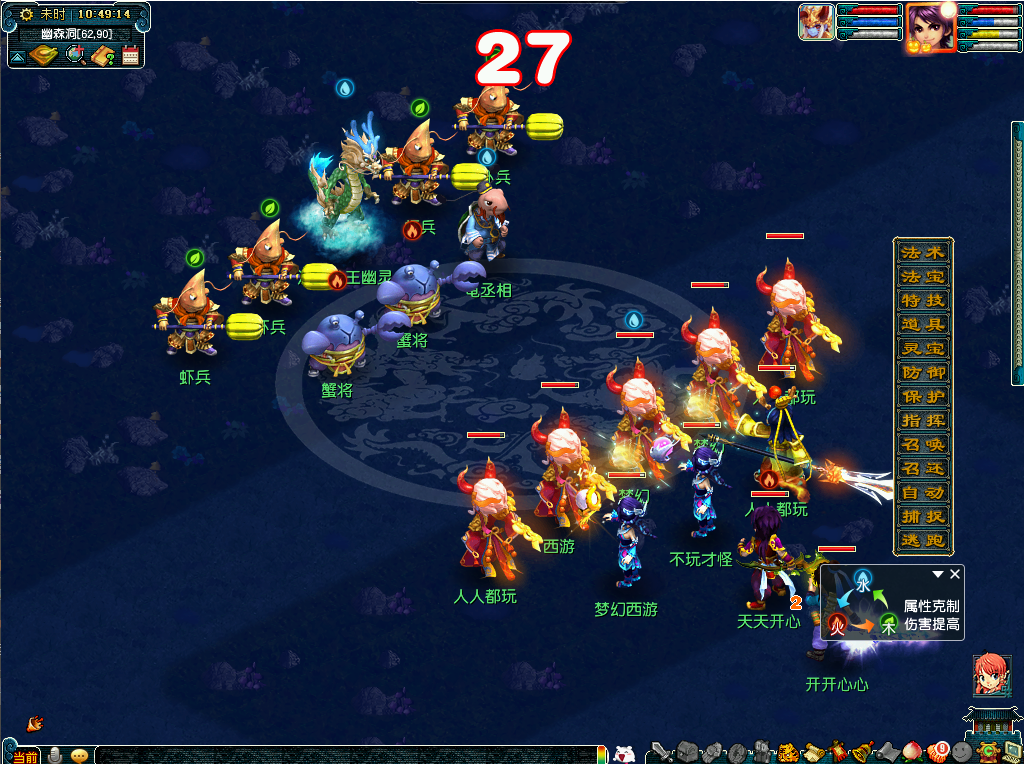Screen dimensions: 1024x764
Task: Choose the 法宝 battle command
Action: pos(921,277)
